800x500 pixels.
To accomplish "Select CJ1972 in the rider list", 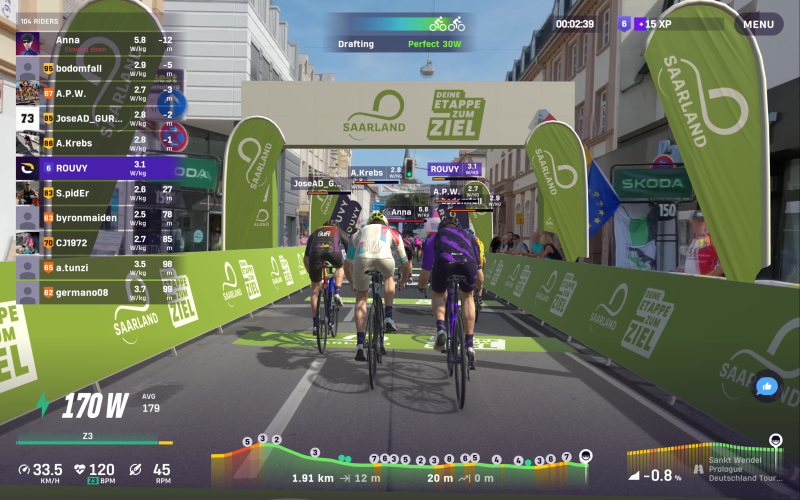I will pos(97,242).
